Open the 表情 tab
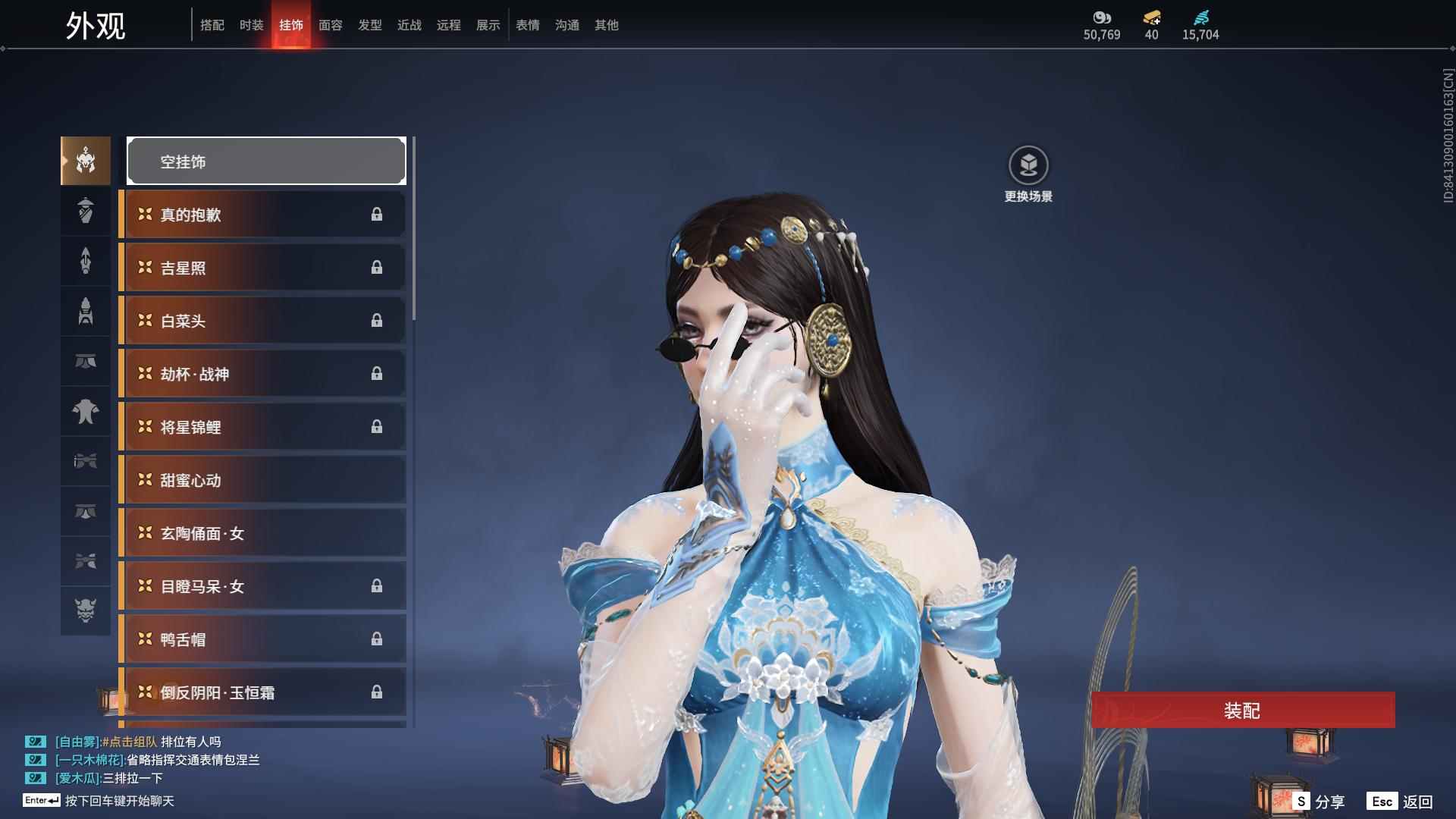The image size is (1456, 819). coord(527,25)
